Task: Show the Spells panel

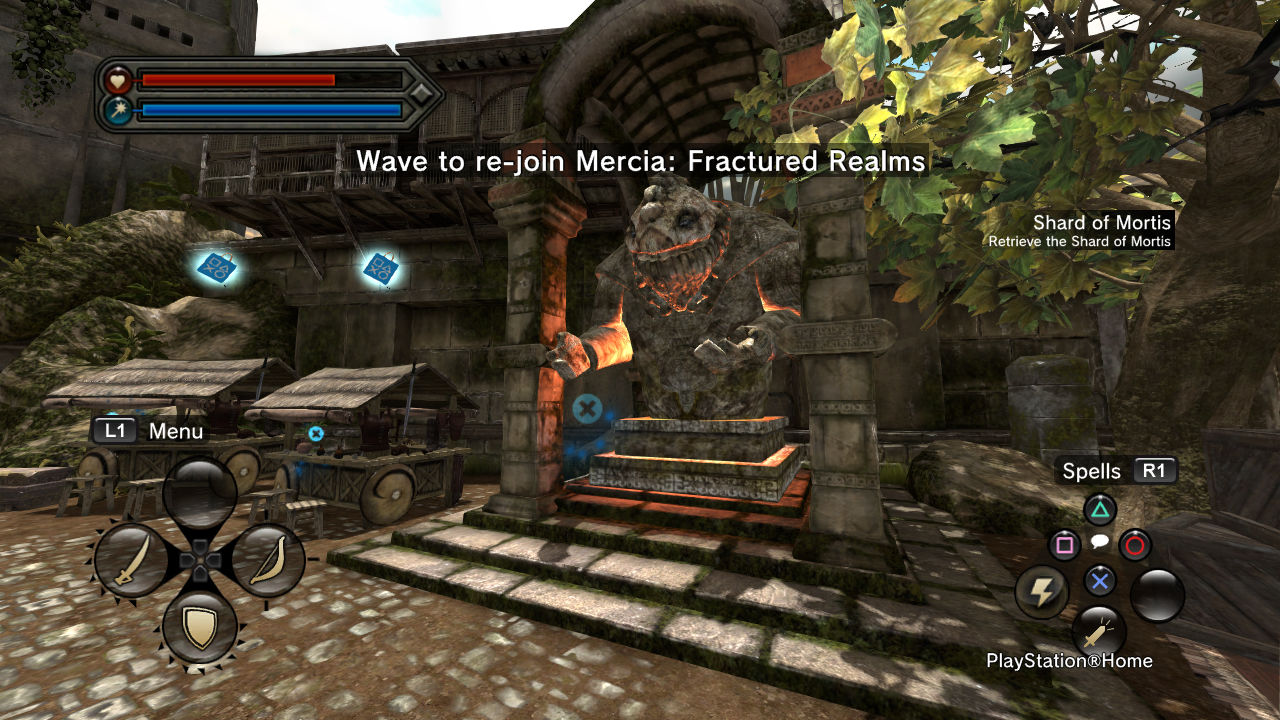Action: pyautogui.click(x=1092, y=471)
